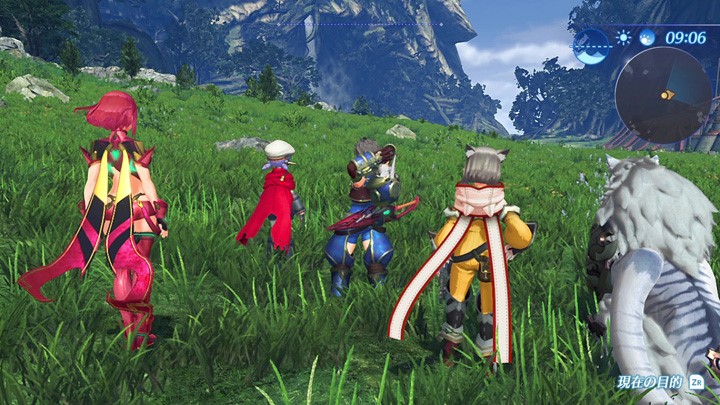Select the sun weather icon
This screenshot has width=720, height=405.
click(624, 38)
